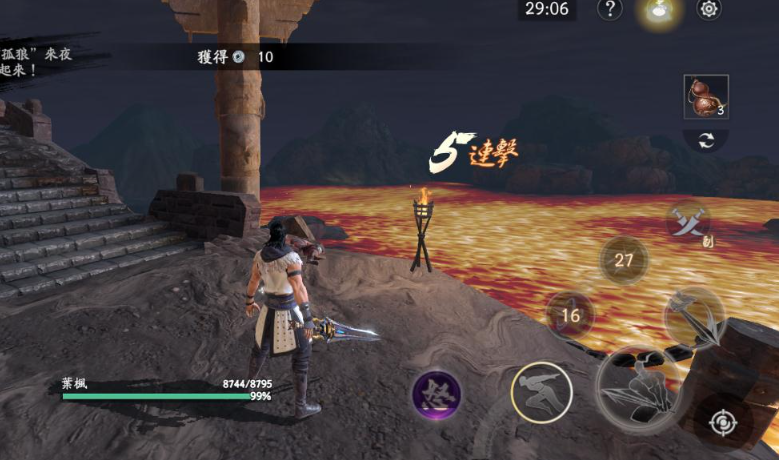
Task: Click the item swap arrows button
Action: pos(706,141)
